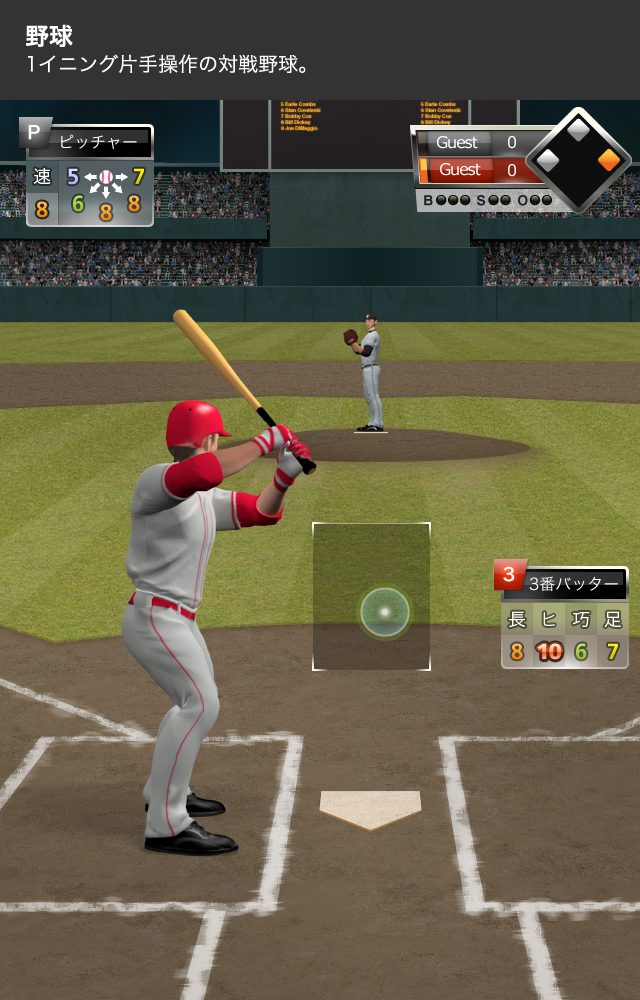Open the 3番バッター batter stats panel
The width and height of the screenshot is (640, 1000).
point(565,615)
